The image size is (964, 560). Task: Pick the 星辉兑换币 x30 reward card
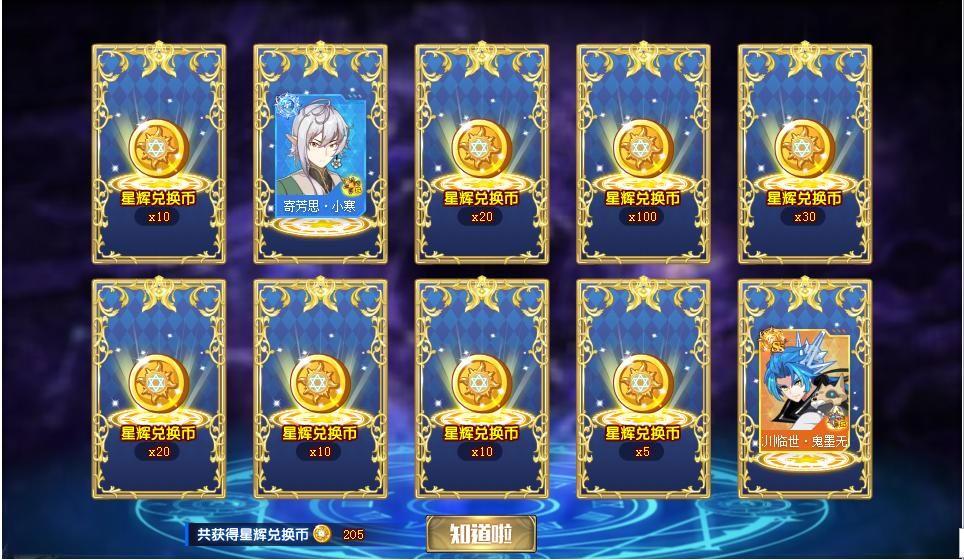click(804, 154)
